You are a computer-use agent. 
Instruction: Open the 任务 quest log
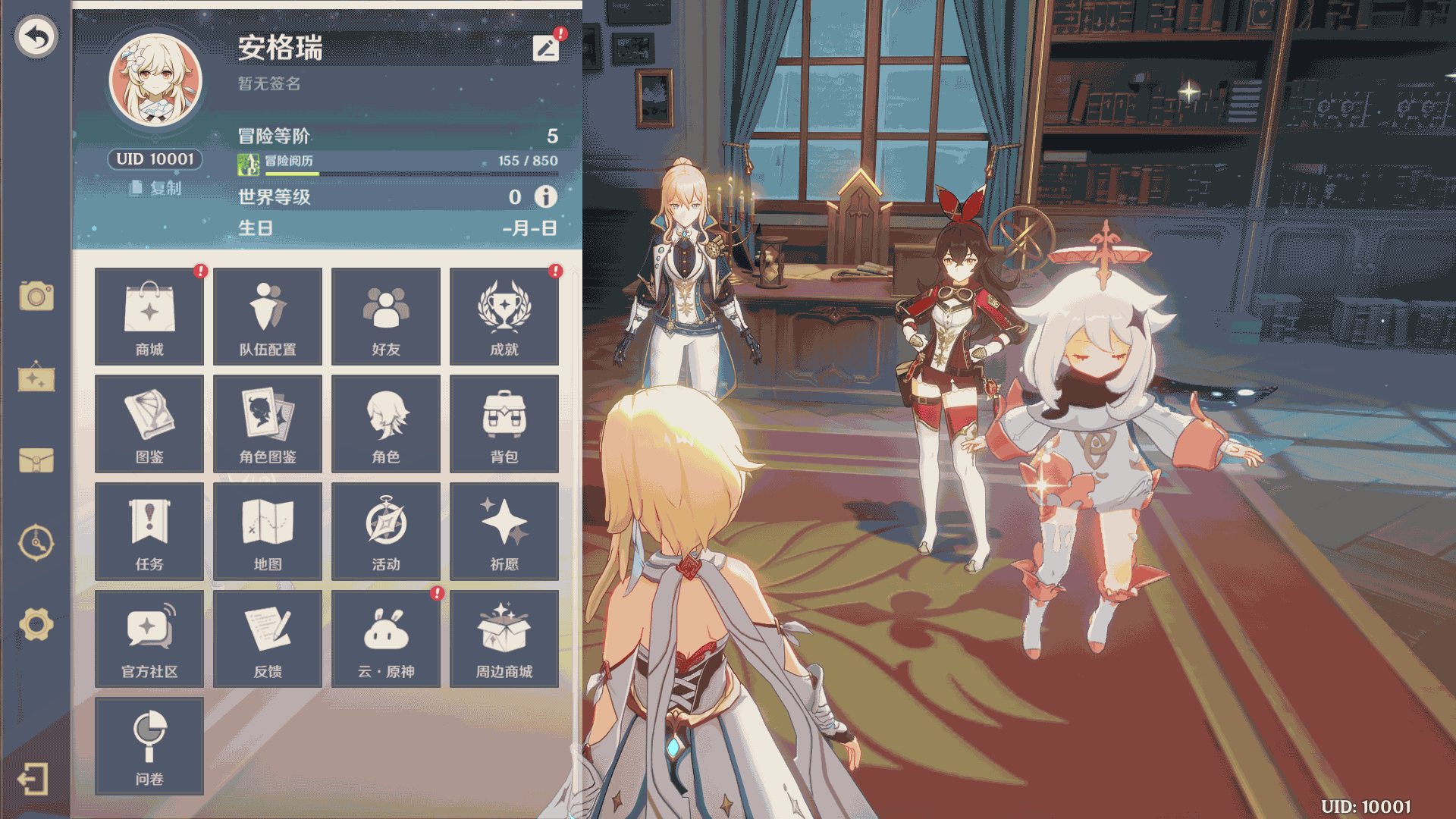pos(149,532)
